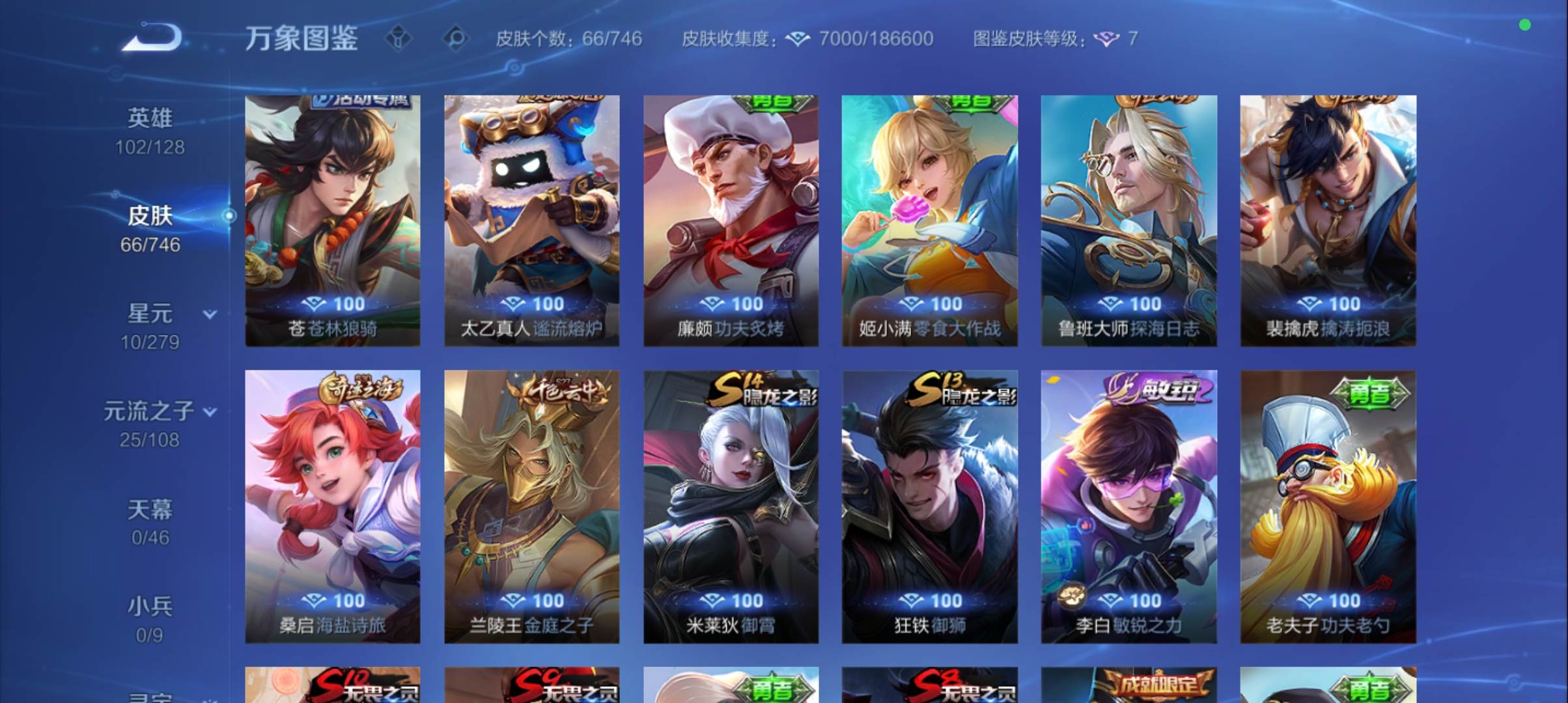Open the search magnifier icon beside the title
This screenshot has height=703, width=1568.
(x=458, y=38)
